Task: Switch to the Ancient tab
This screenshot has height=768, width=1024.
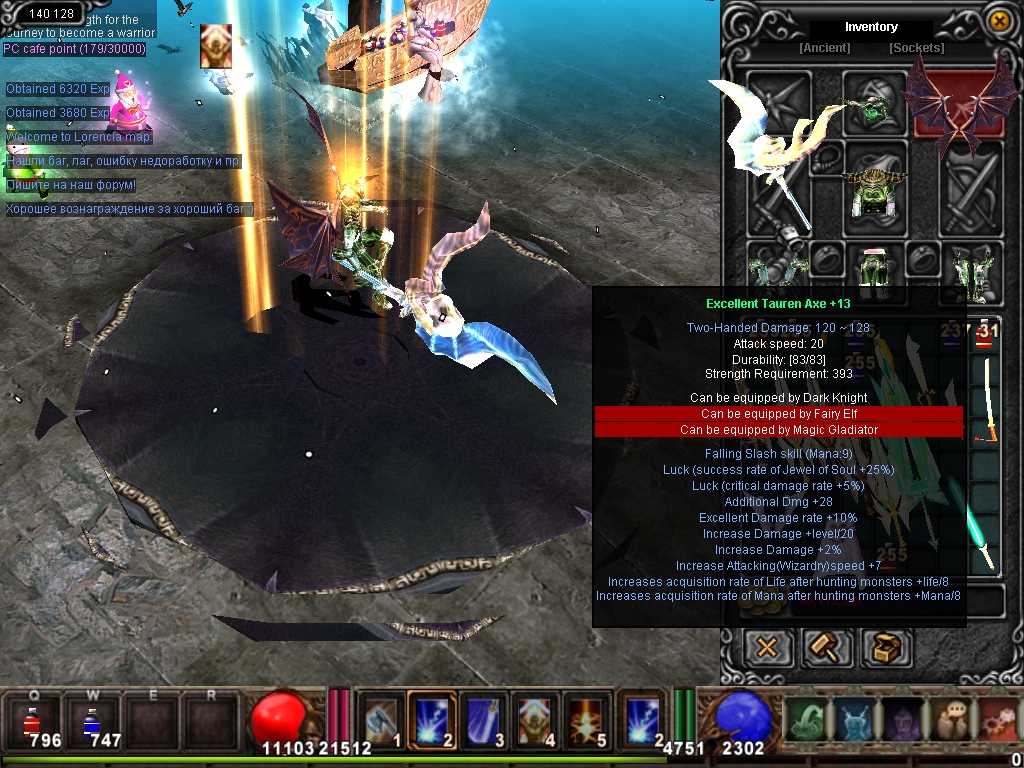Action: (x=825, y=48)
